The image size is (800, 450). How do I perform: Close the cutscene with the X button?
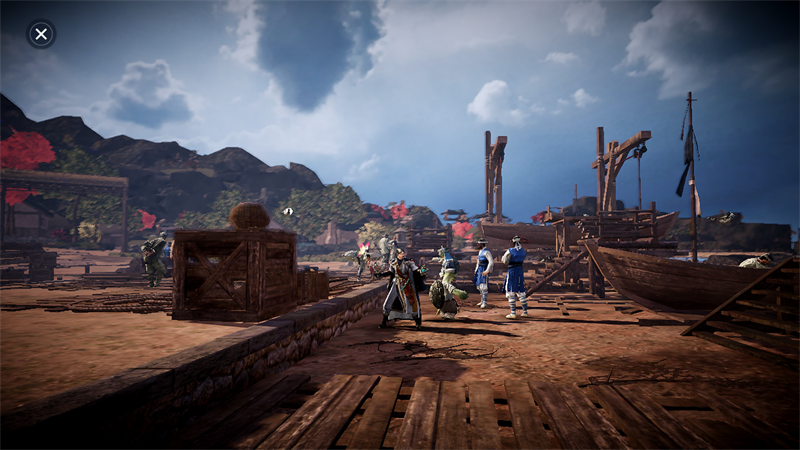tap(41, 34)
